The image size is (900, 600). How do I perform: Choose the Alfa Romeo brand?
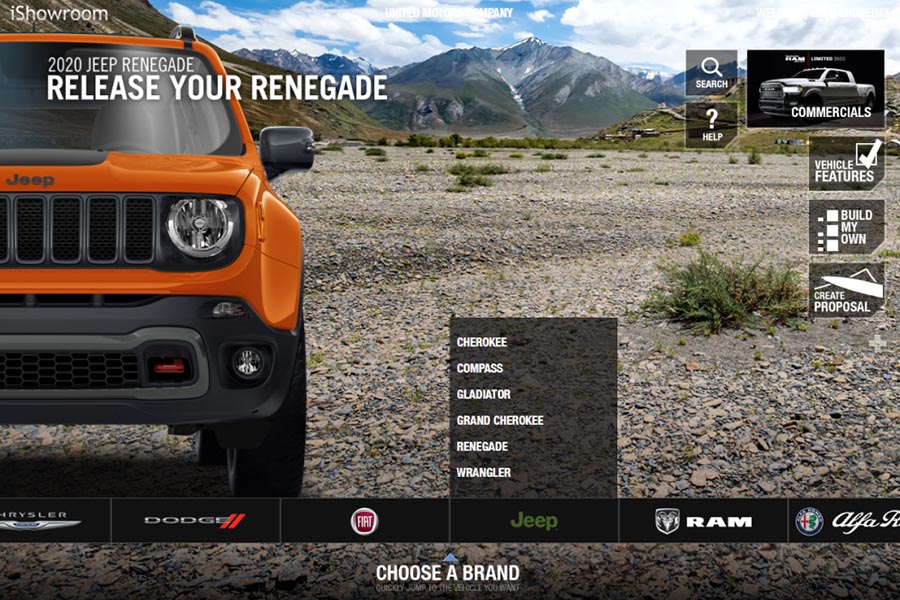[x=846, y=520]
